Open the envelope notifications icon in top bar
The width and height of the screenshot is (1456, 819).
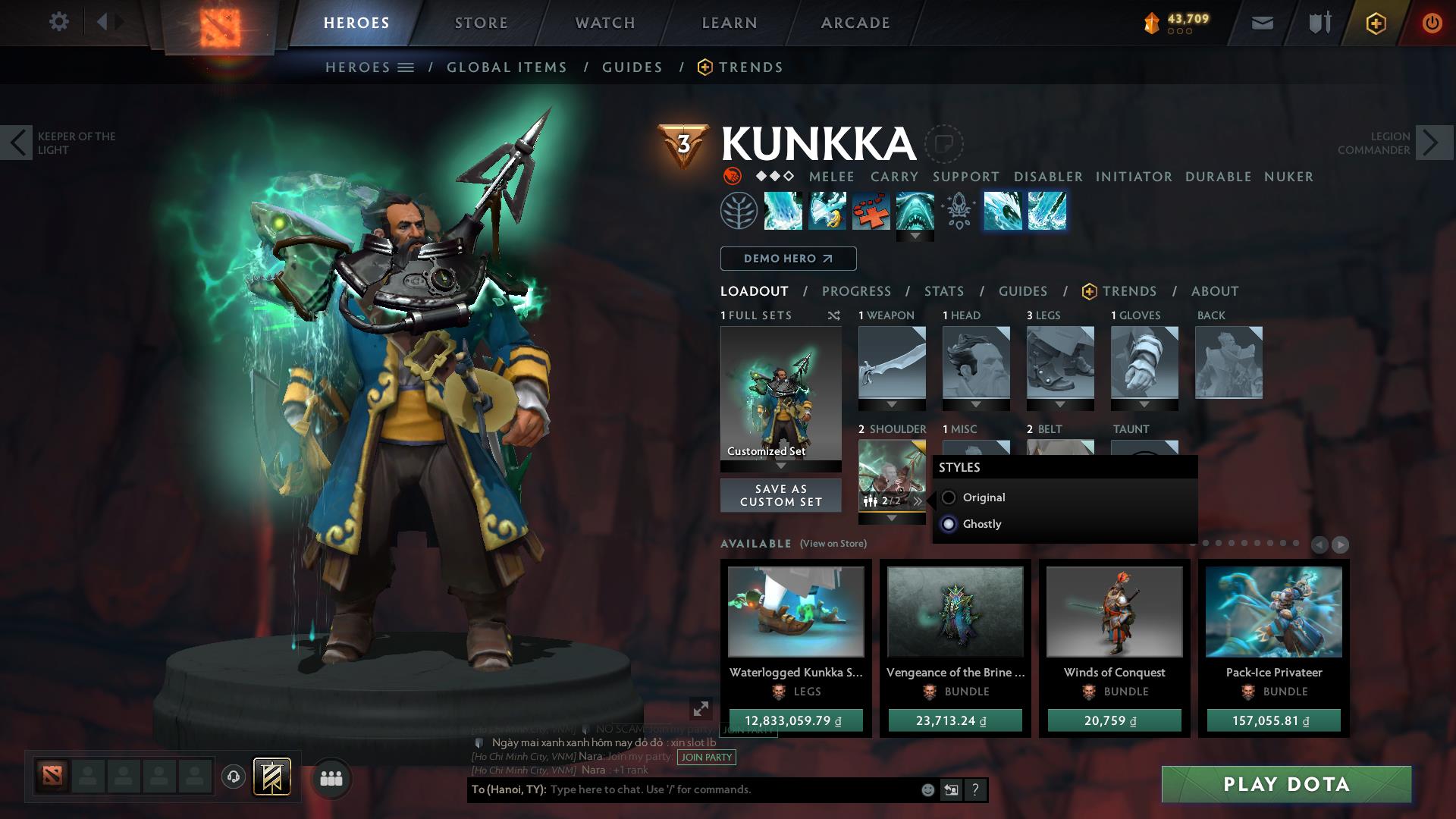point(1263,23)
